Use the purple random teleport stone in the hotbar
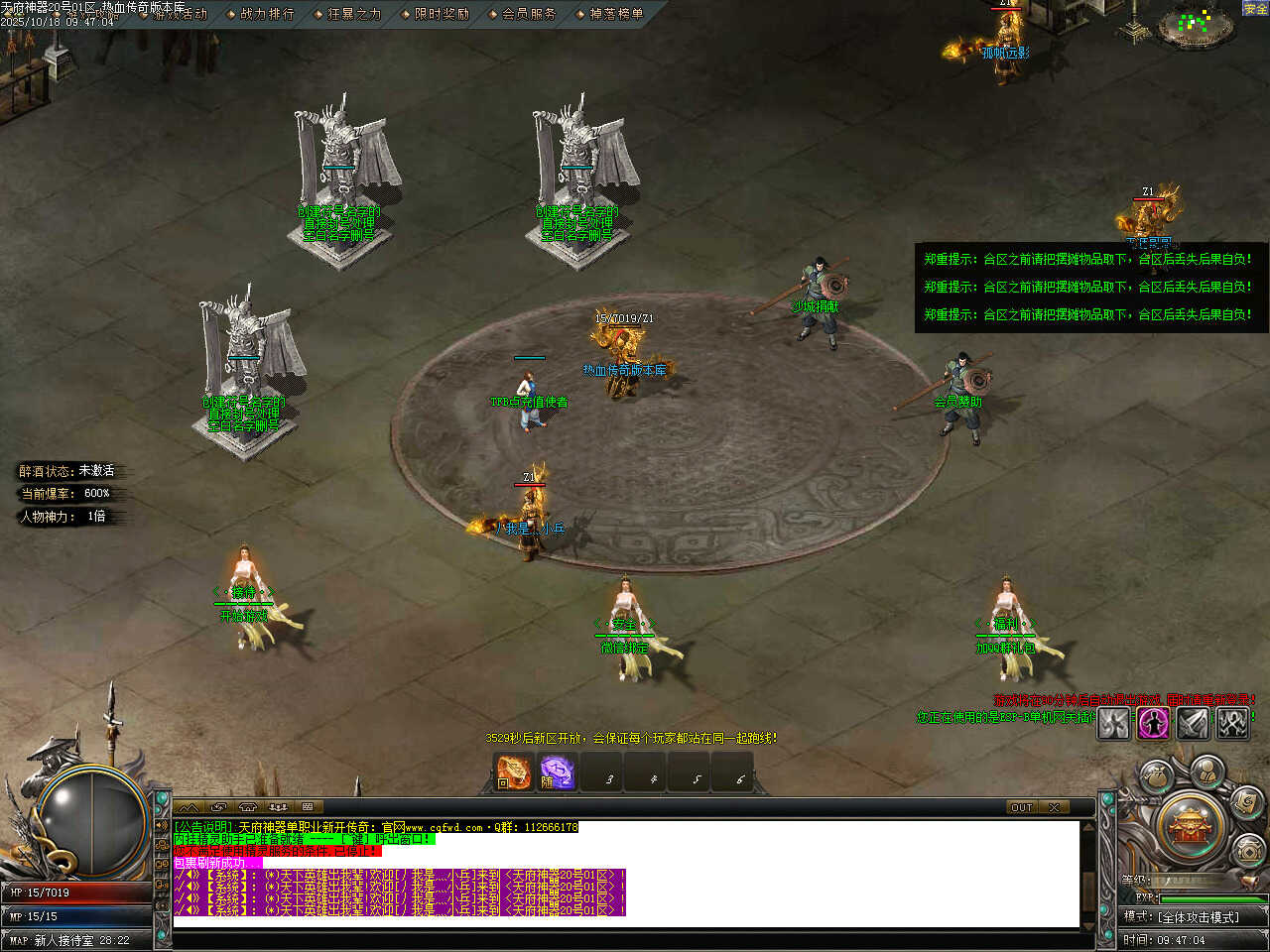The image size is (1270, 952). click(557, 772)
